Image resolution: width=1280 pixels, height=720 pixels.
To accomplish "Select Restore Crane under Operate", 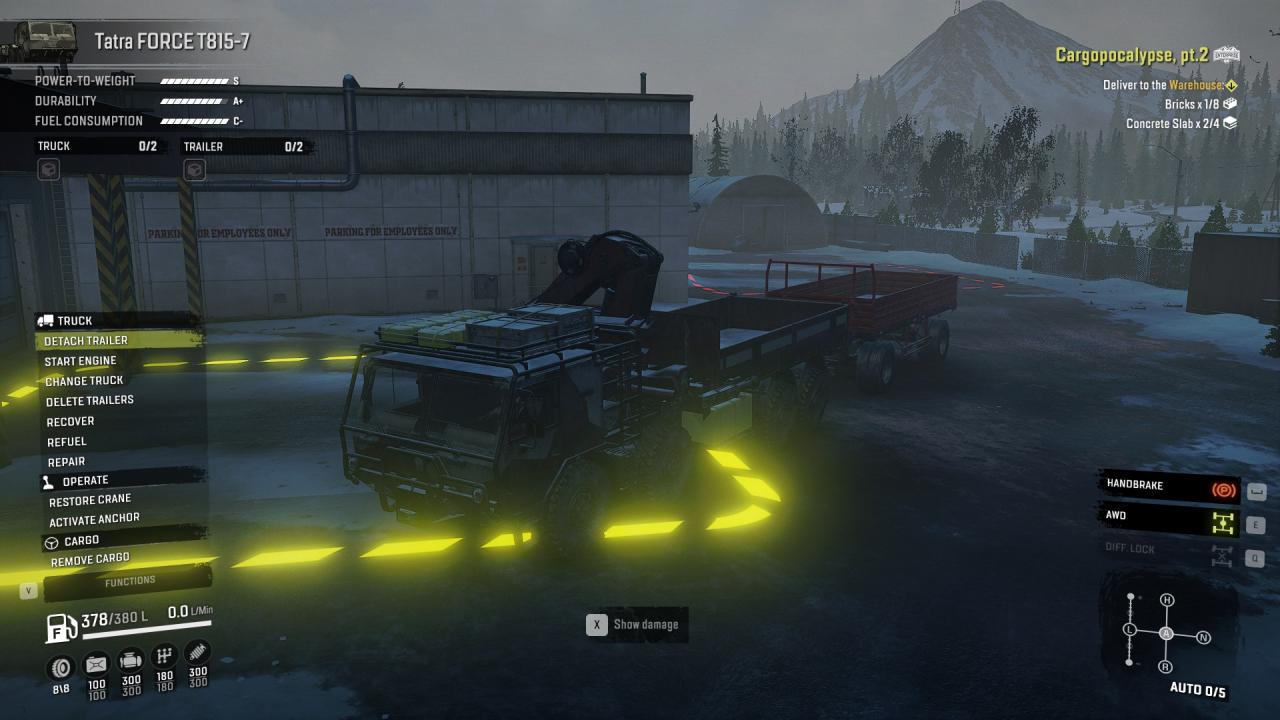I will pyautogui.click(x=90, y=500).
